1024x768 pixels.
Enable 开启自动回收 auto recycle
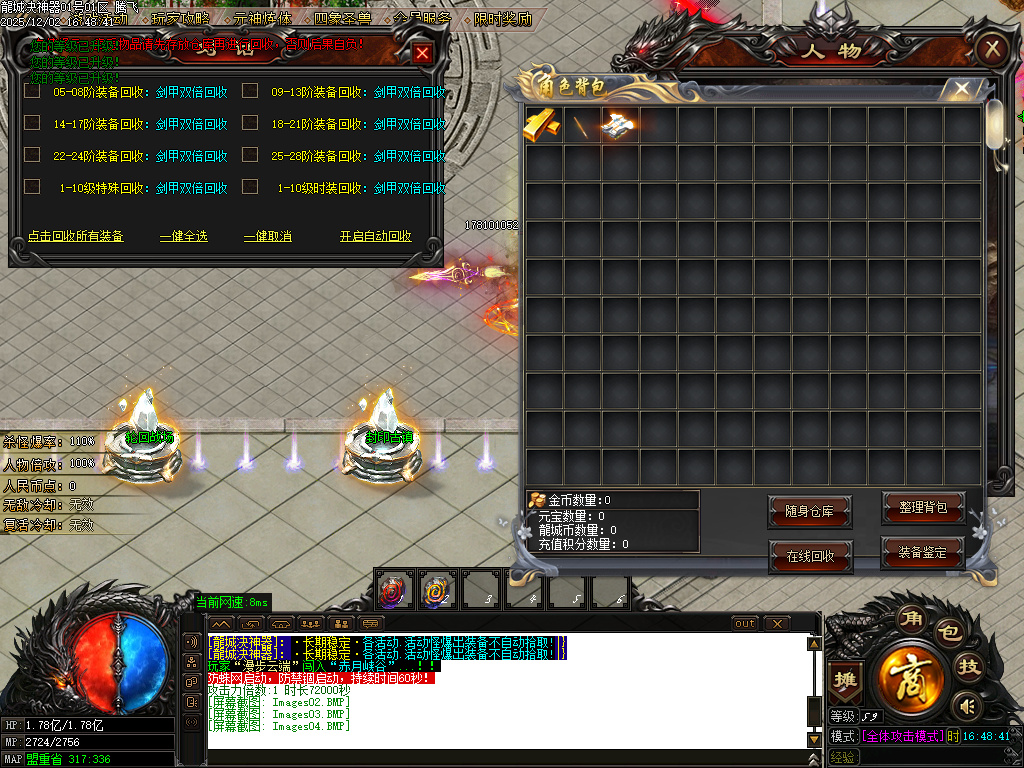coord(376,236)
